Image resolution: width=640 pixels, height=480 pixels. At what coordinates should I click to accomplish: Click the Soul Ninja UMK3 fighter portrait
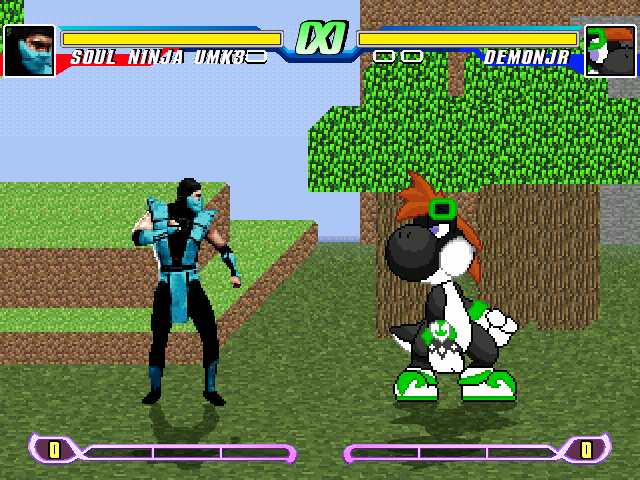tap(29, 51)
